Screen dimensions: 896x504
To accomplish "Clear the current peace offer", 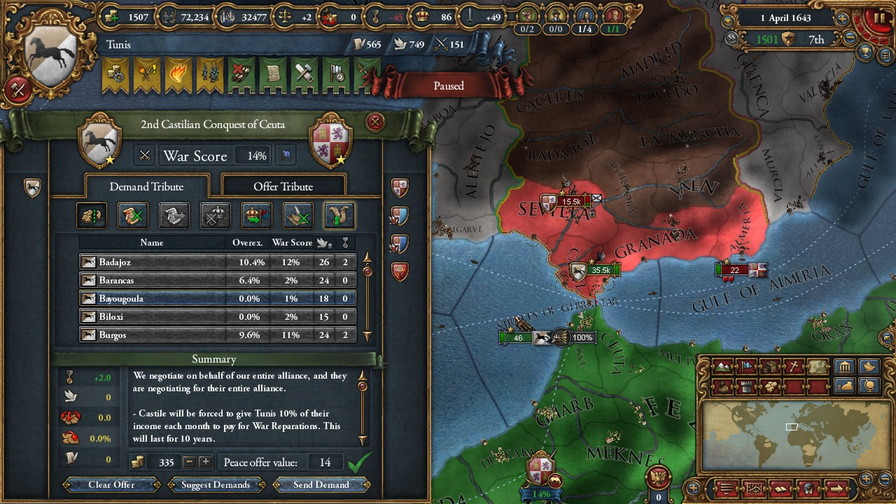I will point(111,485).
